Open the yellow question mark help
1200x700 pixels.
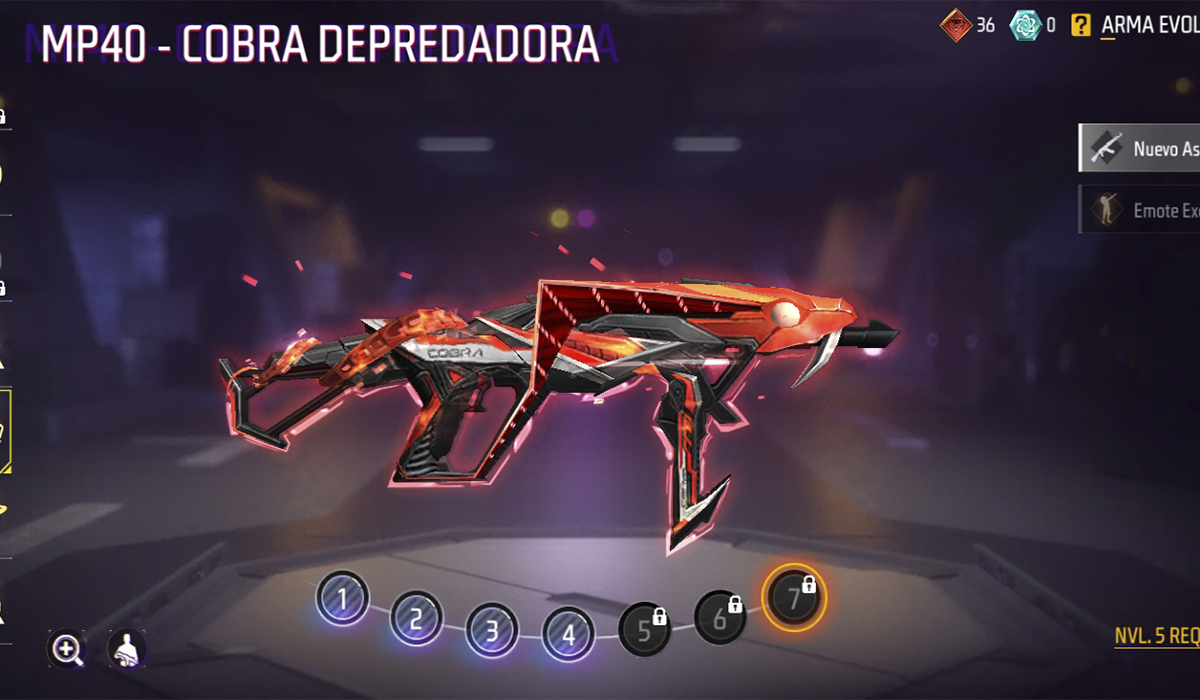pyautogui.click(x=1080, y=25)
